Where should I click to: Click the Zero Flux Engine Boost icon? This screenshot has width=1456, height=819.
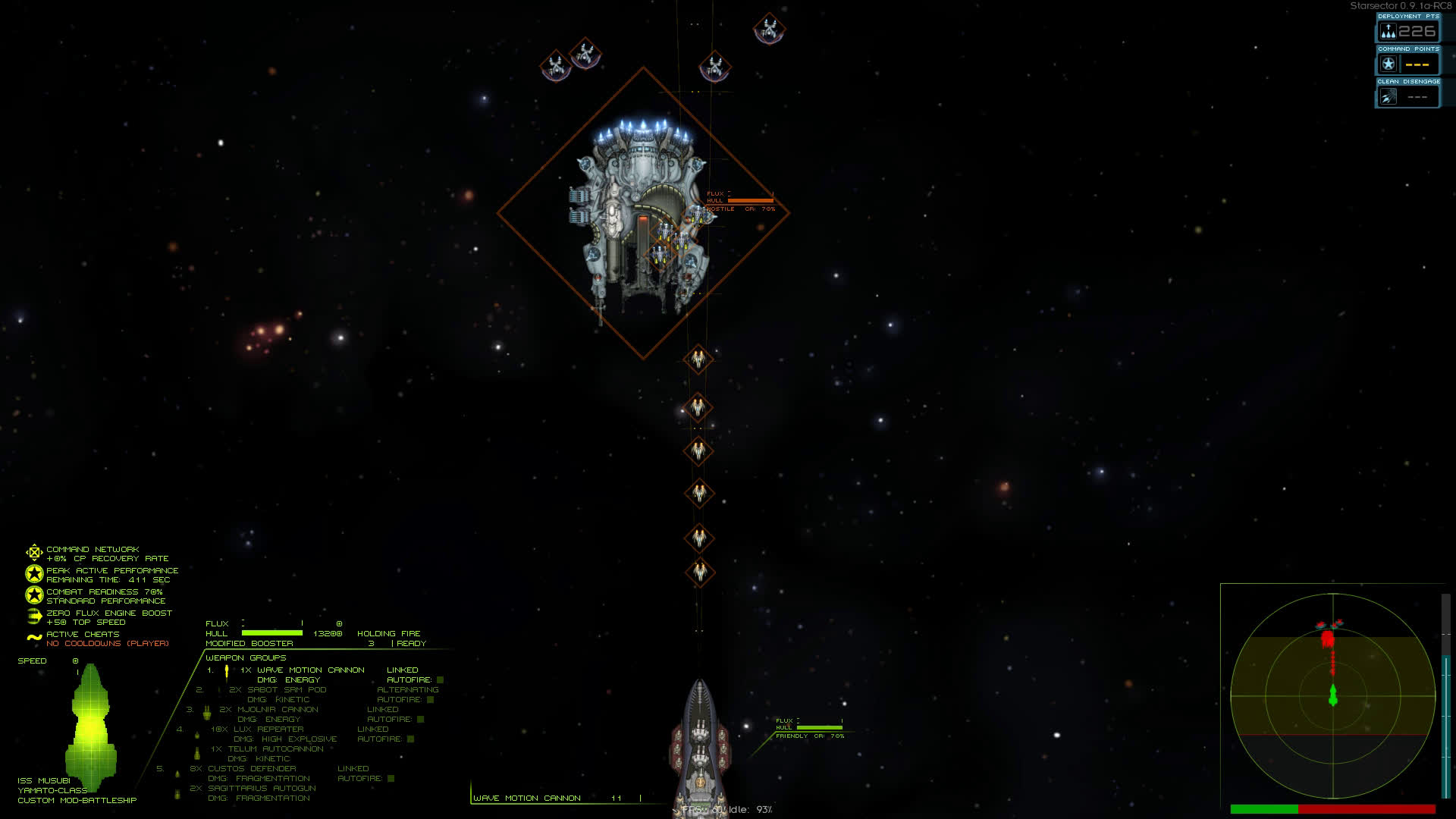point(34,617)
